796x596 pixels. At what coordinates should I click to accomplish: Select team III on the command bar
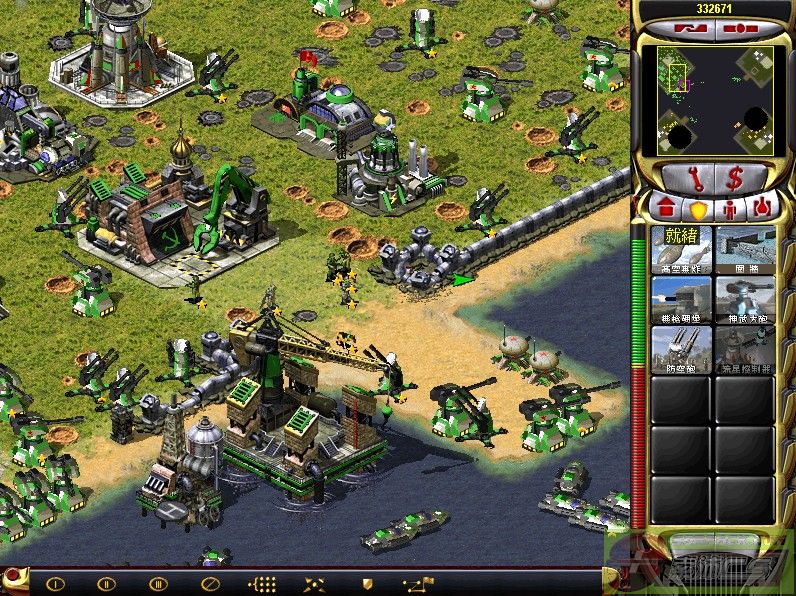tap(158, 583)
